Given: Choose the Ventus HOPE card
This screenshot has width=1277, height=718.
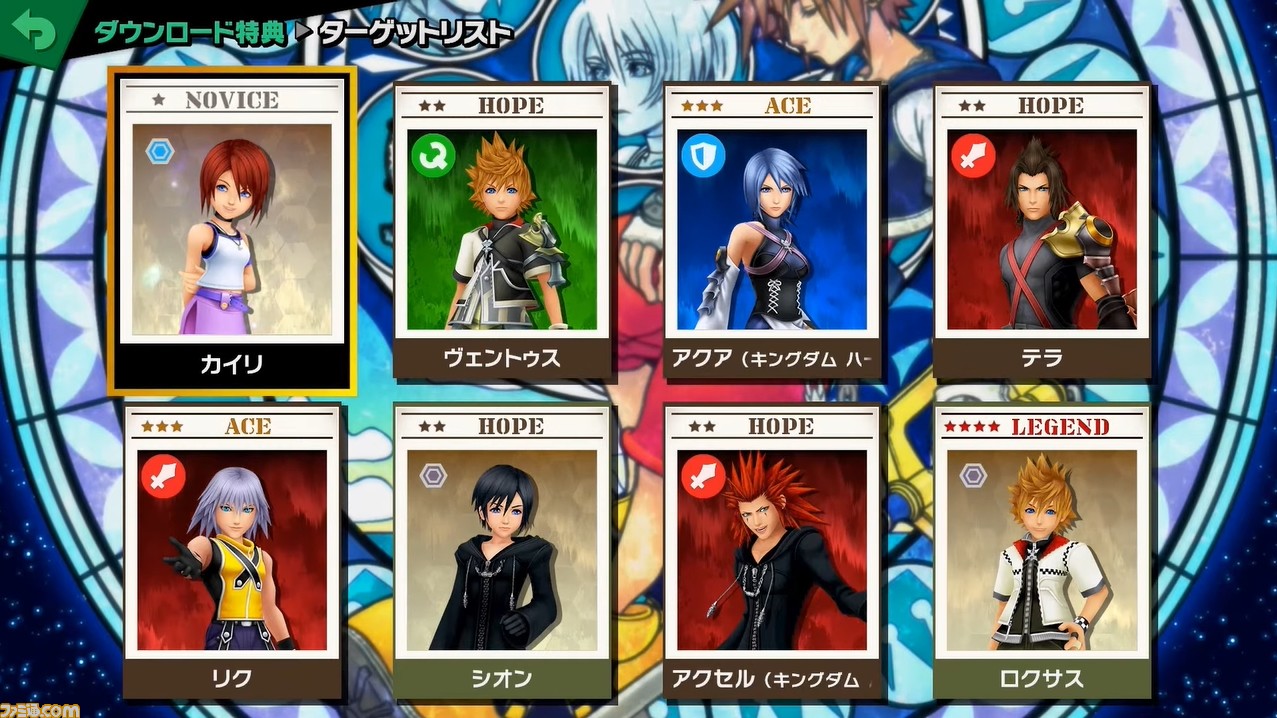Looking at the screenshot, I should tap(502, 231).
